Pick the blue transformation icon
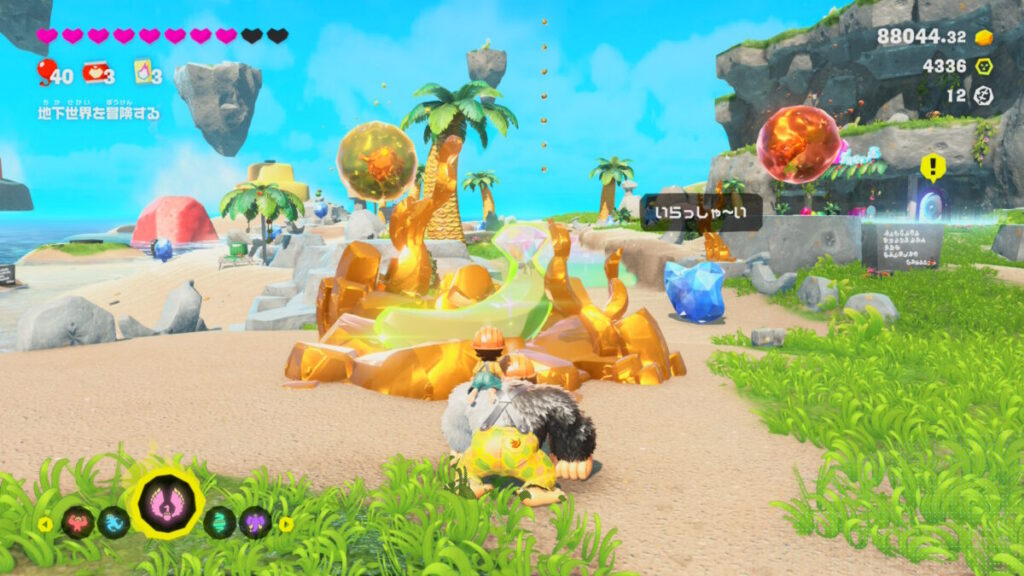The width and height of the screenshot is (1024, 576). [x=114, y=522]
